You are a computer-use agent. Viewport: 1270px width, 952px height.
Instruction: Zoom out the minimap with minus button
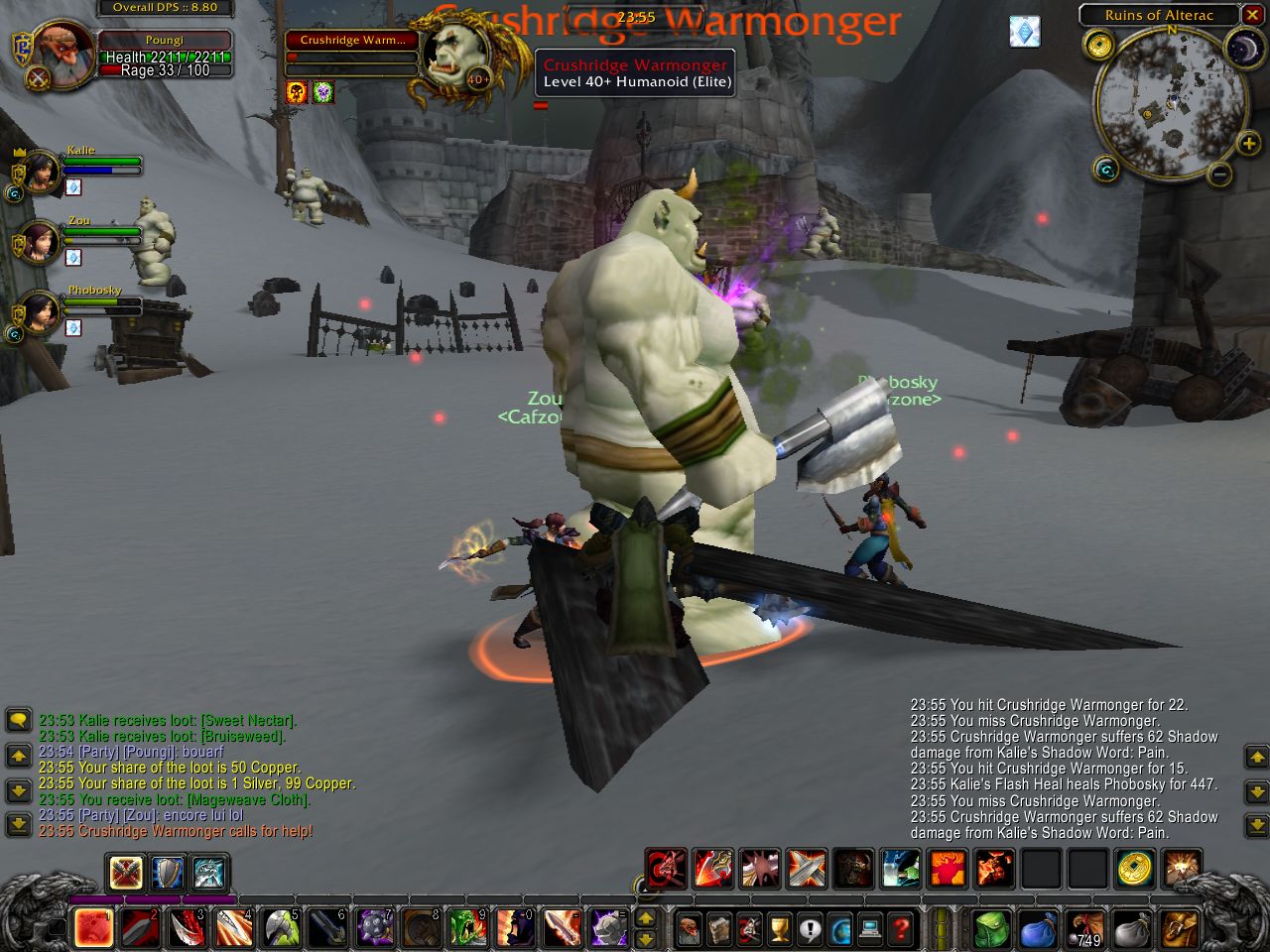pyautogui.click(x=1220, y=176)
